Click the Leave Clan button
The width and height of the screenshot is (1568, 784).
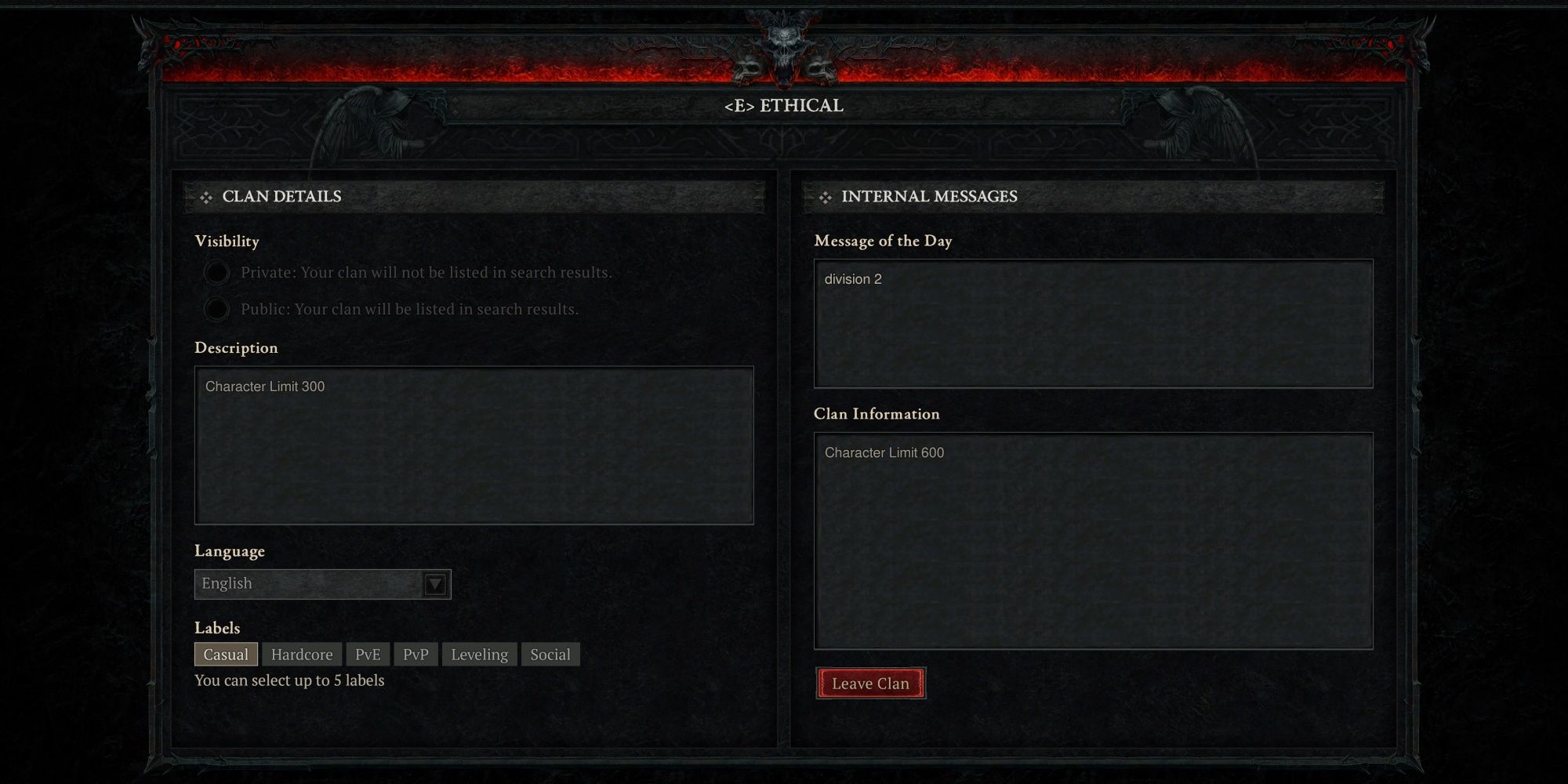(871, 683)
